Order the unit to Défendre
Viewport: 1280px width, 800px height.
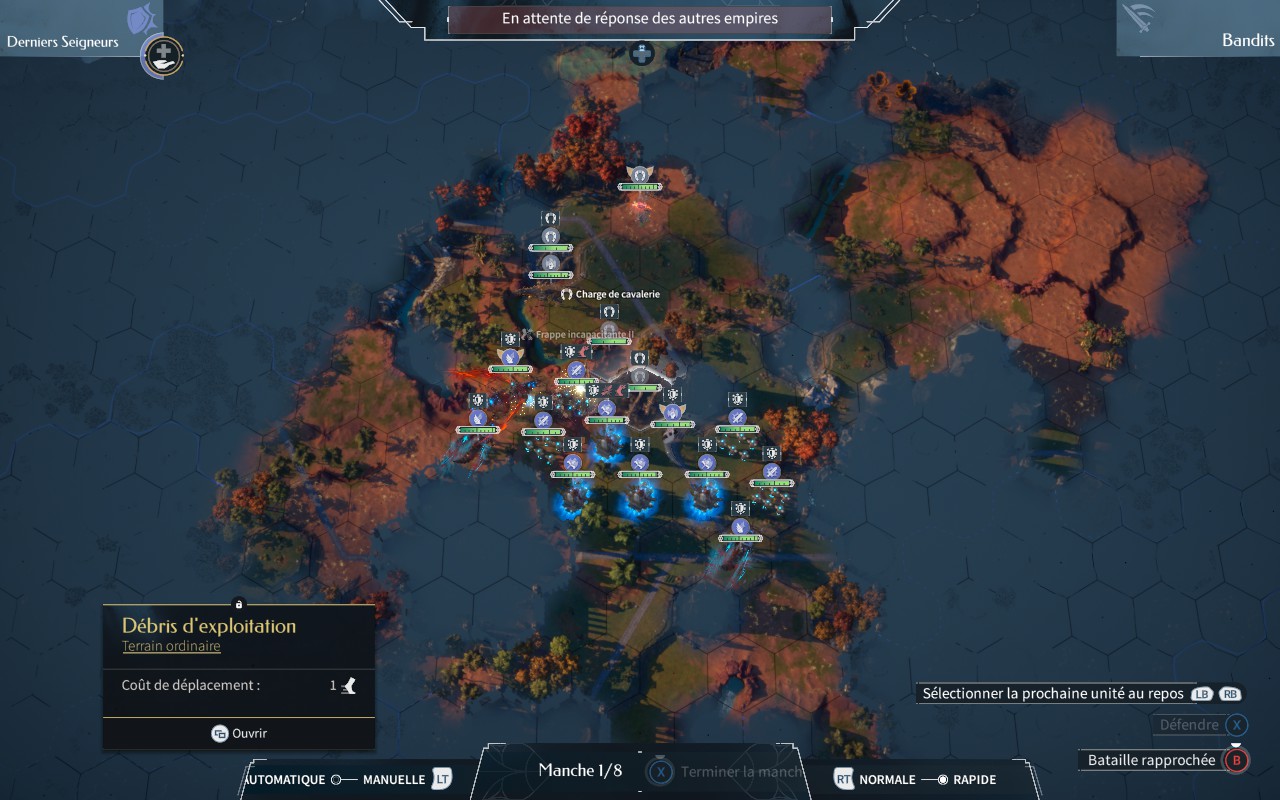click(x=1188, y=725)
